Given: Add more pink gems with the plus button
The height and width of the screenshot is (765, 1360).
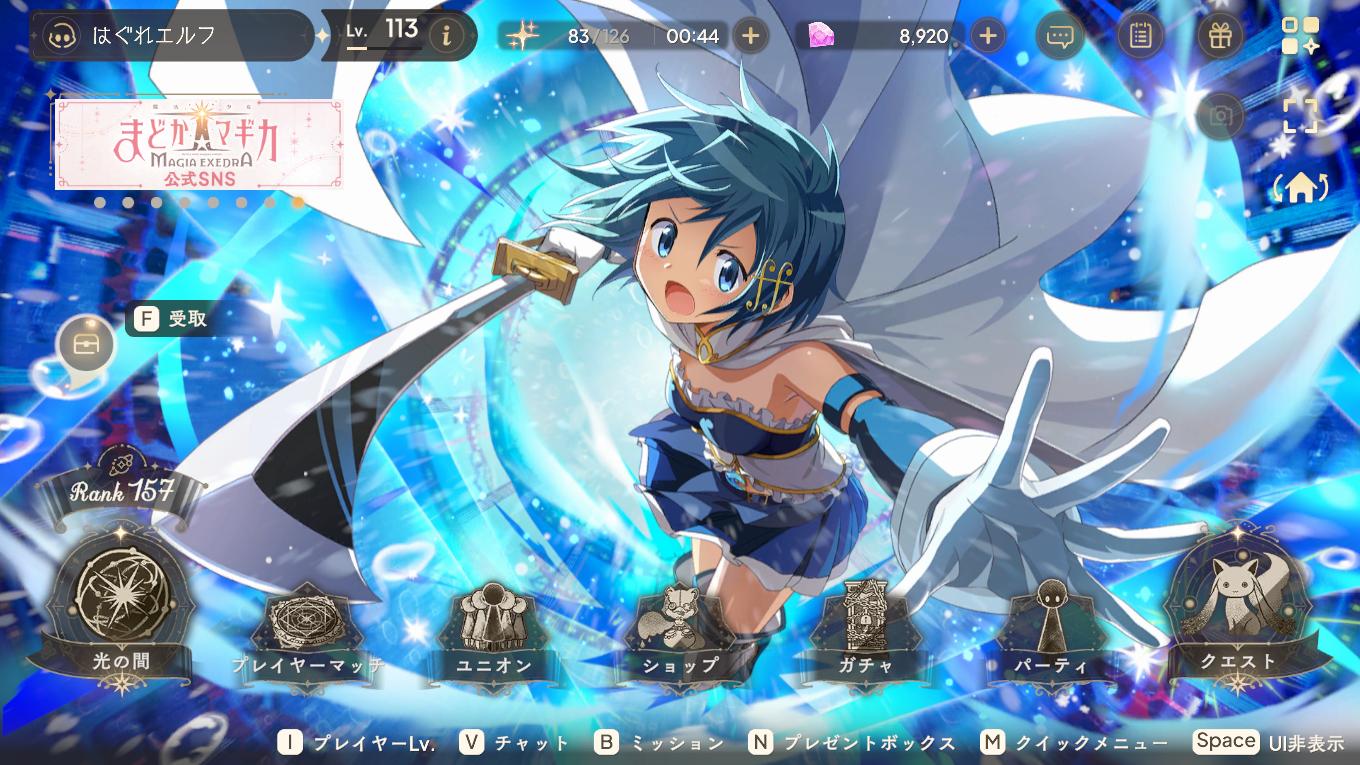Looking at the screenshot, I should (988, 36).
